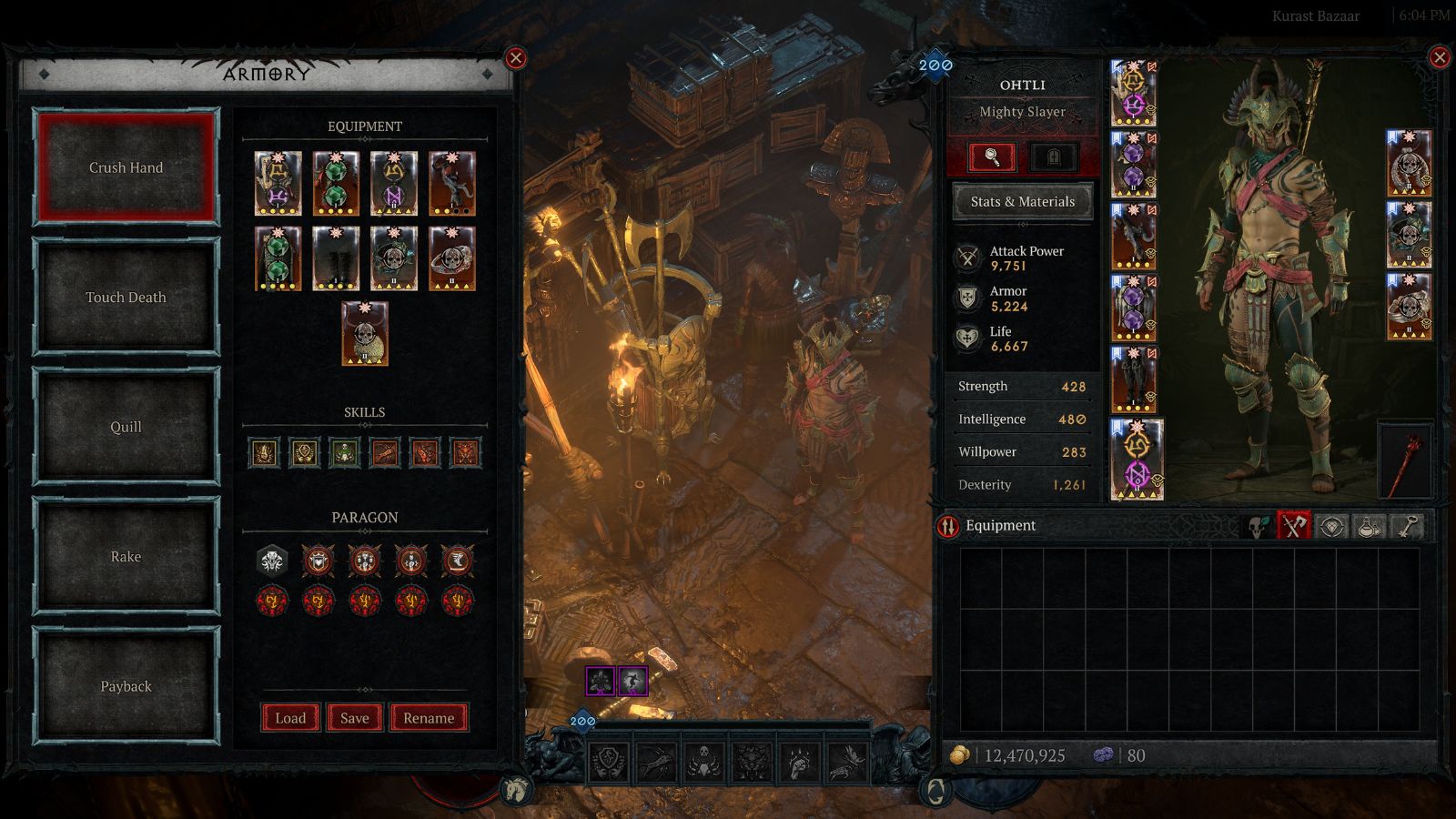Select the Rake loadout slot
The width and height of the screenshot is (1456, 819).
click(x=126, y=557)
